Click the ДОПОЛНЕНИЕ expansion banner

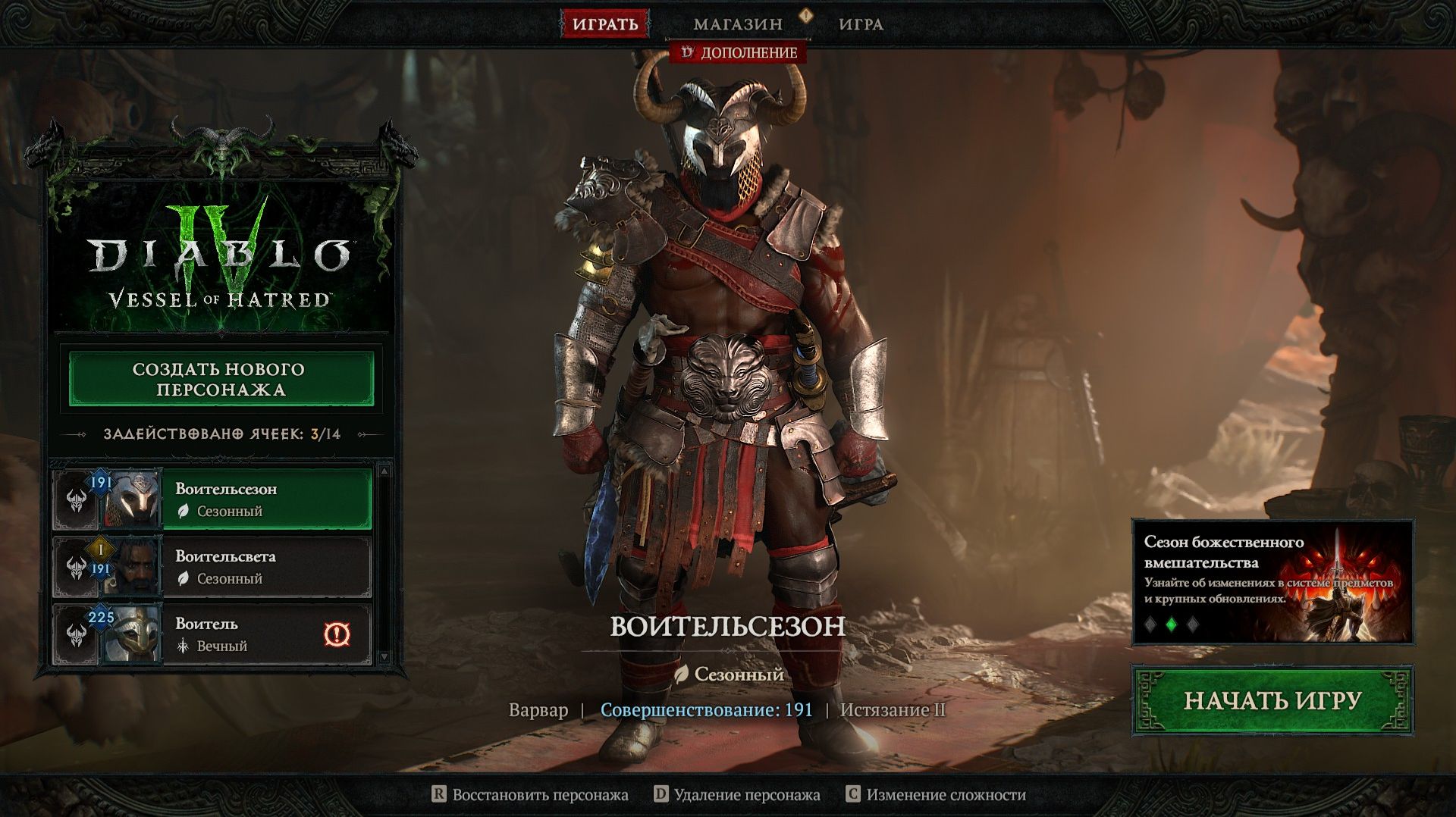(x=739, y=52)
